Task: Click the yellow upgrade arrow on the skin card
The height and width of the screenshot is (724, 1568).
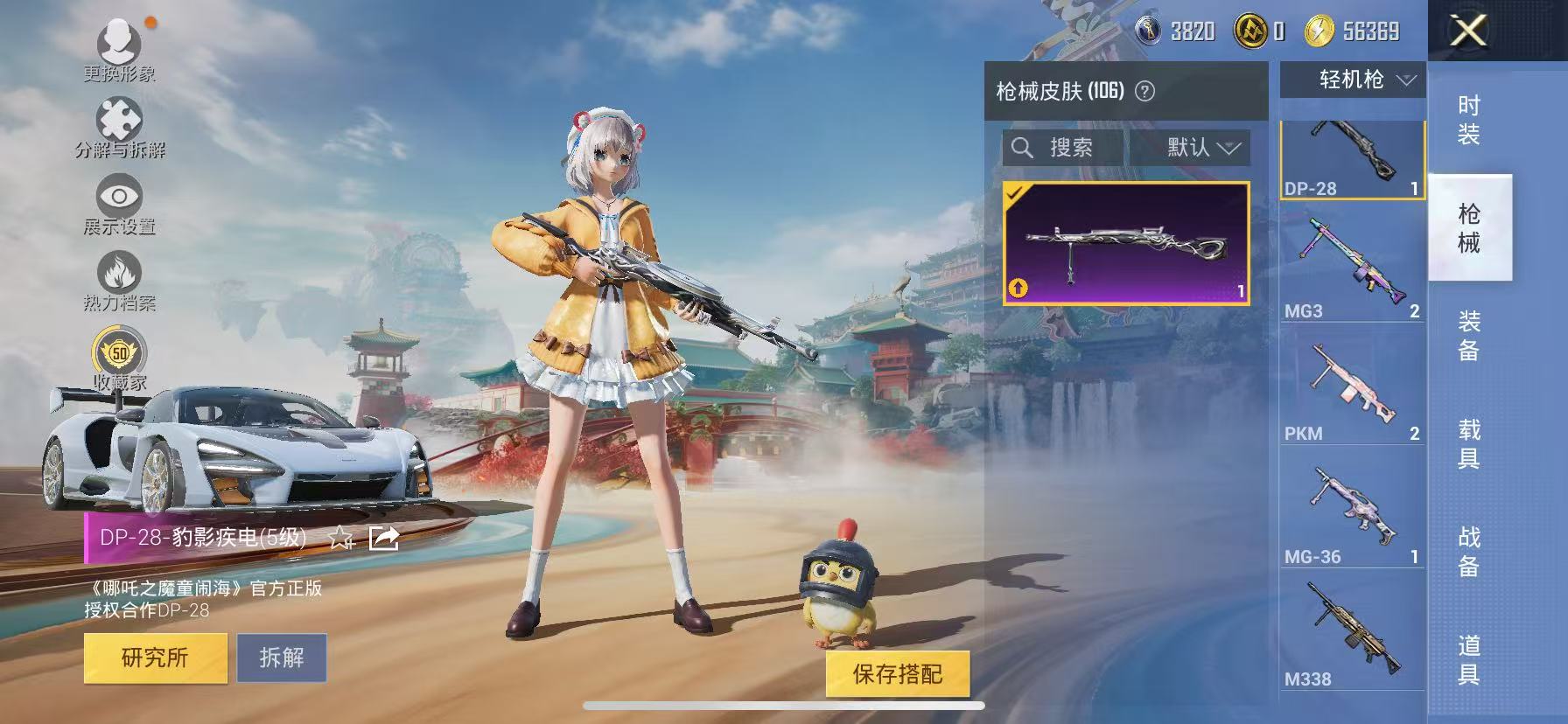Action: (x=1018, y=286)
